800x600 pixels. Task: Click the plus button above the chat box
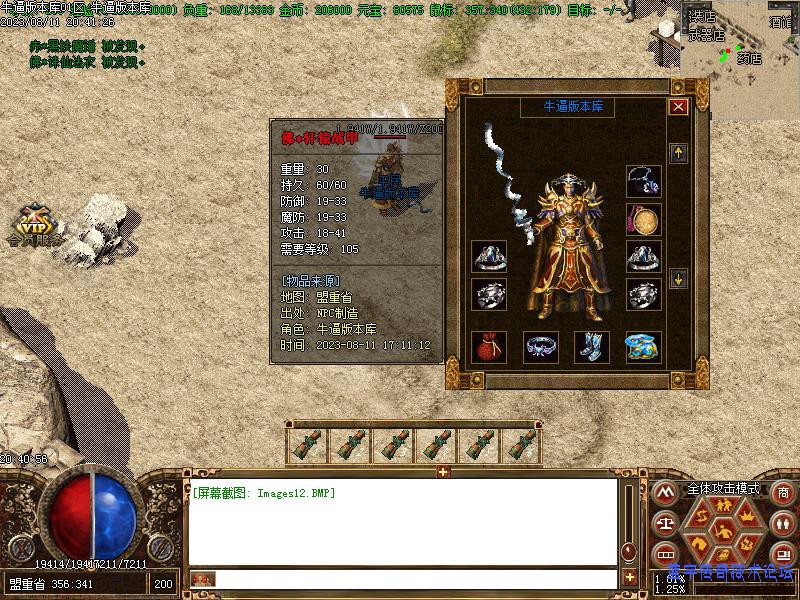tap(443, 471)
